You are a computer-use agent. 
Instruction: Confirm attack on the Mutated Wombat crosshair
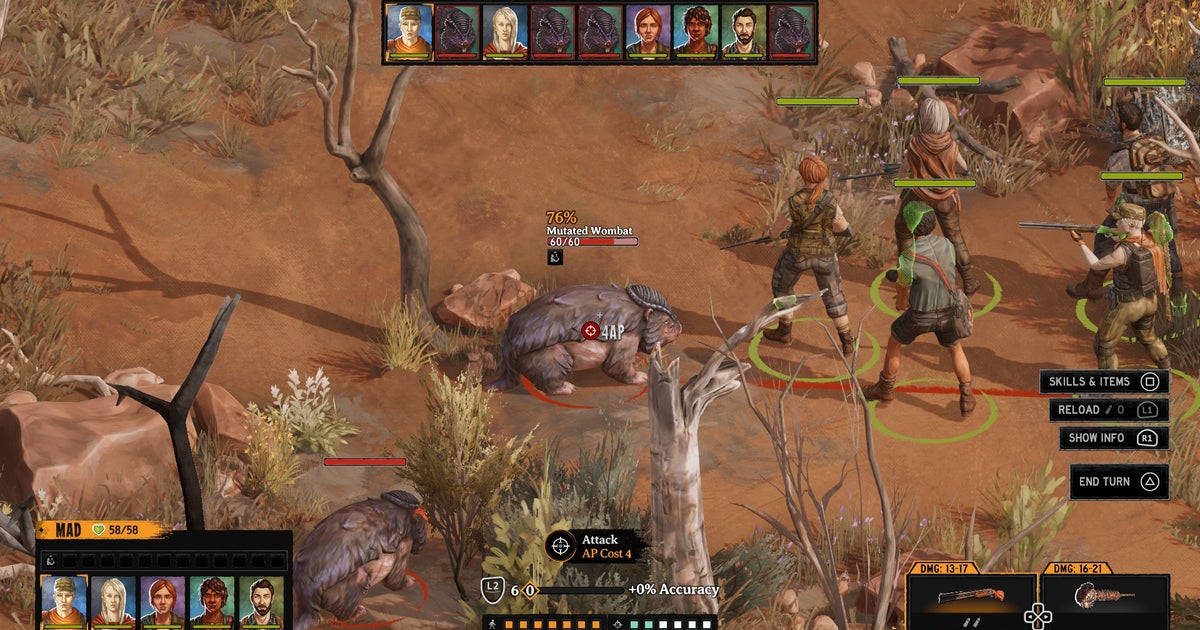point(590,330)
